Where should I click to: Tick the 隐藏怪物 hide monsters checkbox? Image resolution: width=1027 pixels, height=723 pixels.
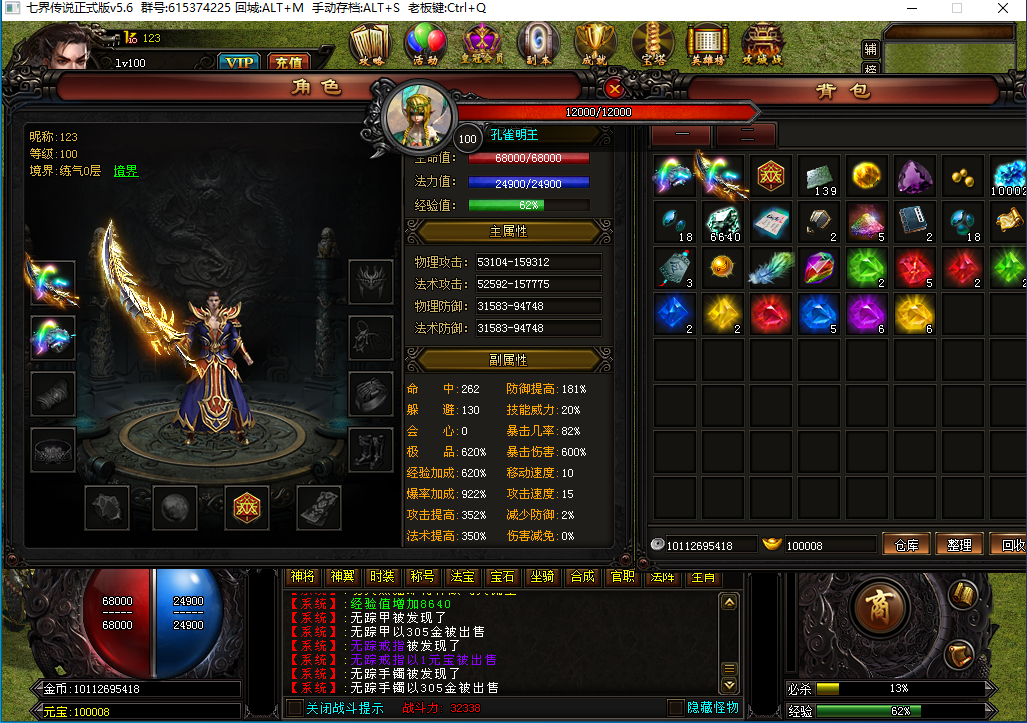676,708
